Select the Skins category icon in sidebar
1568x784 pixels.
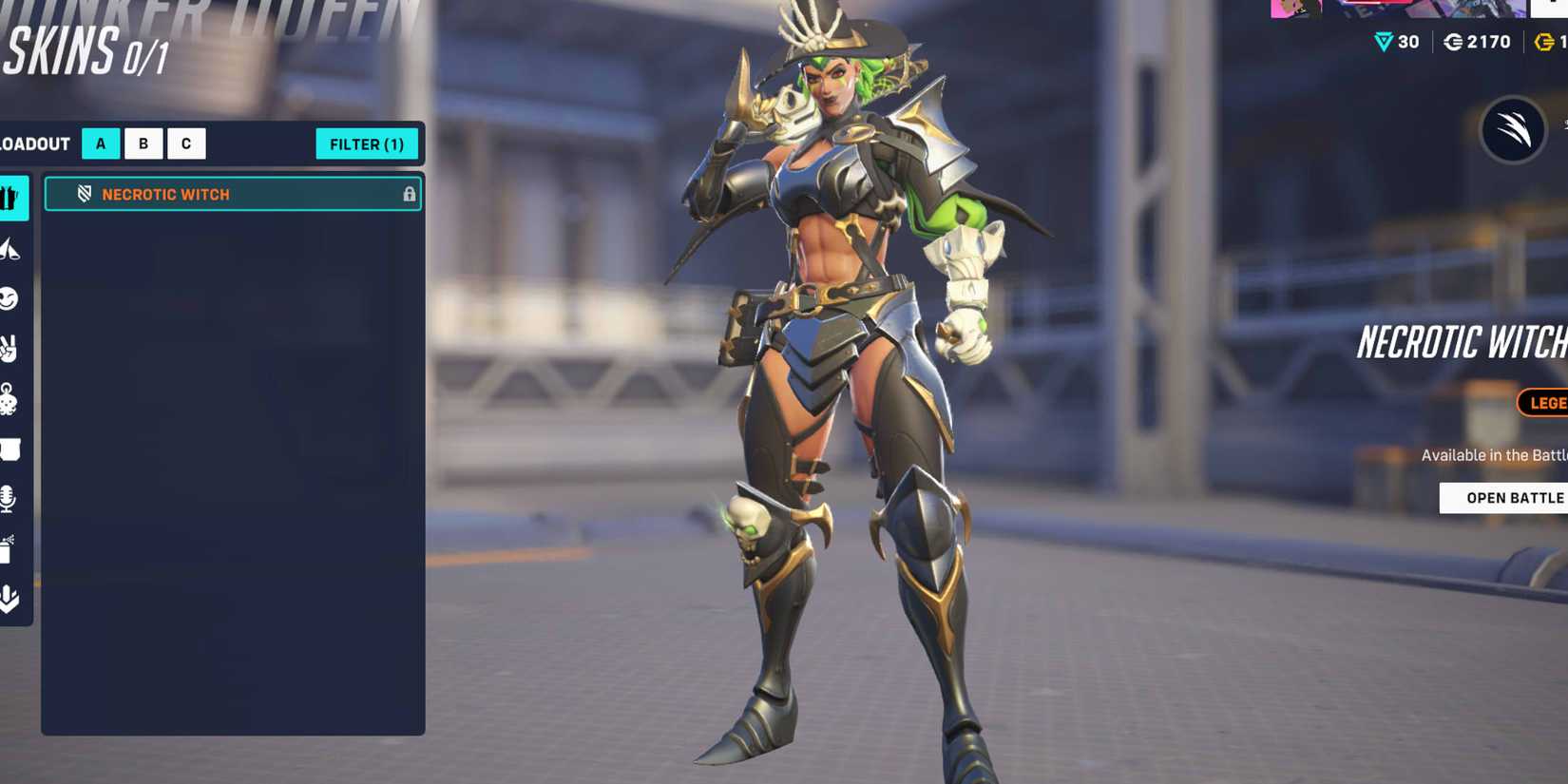pyautogui.click(x=10, y=198)
